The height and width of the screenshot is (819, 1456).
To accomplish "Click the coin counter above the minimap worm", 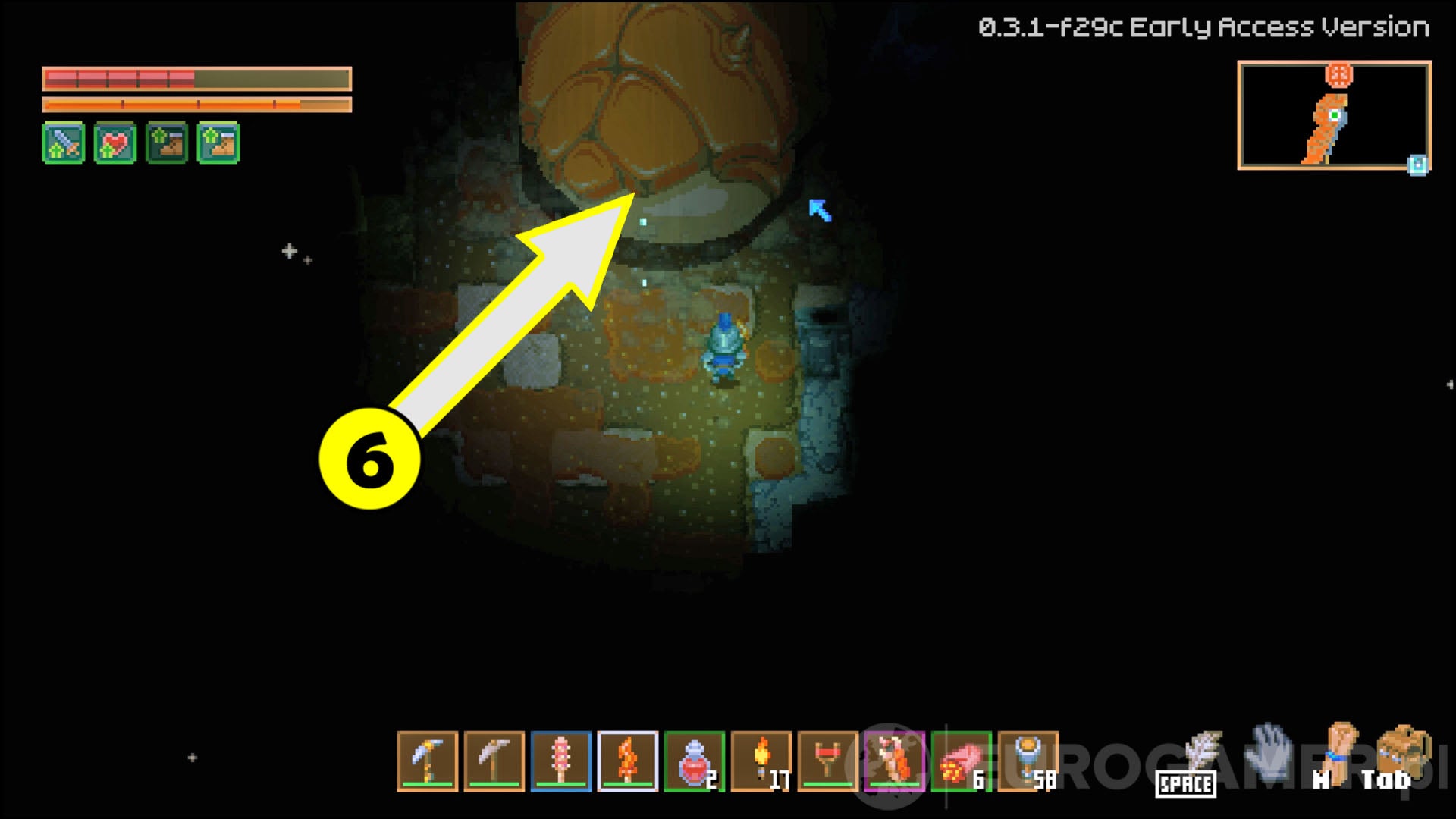I will (1337, 74).
